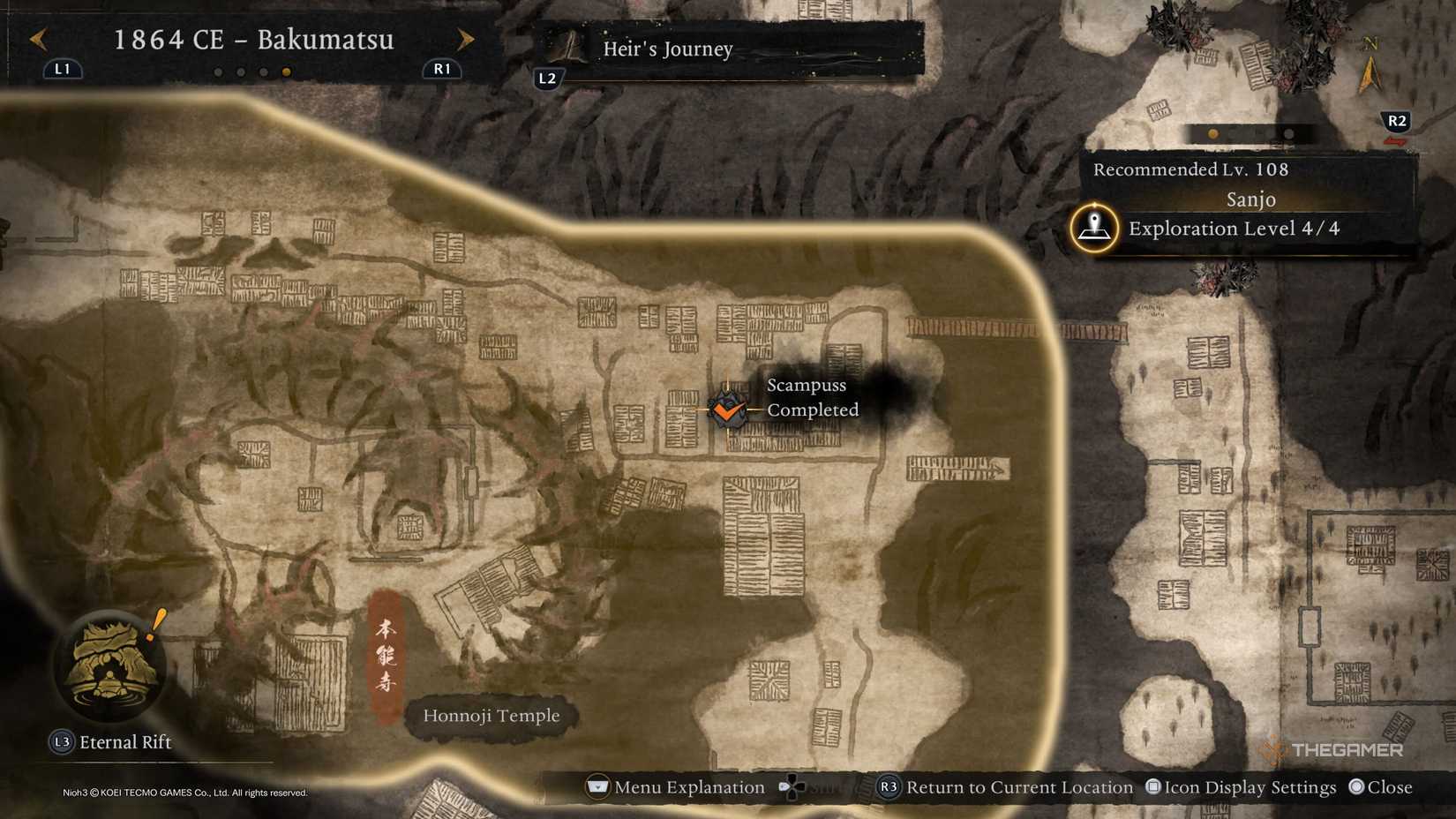Click the highlighted dot in the Sanjo page indicator
Image resolution: width=1456 pixels, height=819 pixels.
point(1213,134)
